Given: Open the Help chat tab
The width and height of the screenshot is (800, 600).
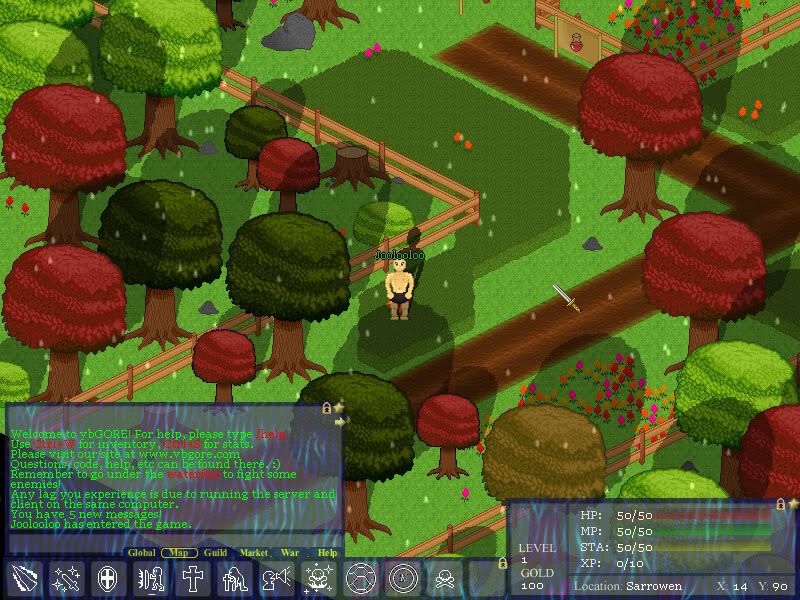Looking at the screenshot, I should [327, 552].
